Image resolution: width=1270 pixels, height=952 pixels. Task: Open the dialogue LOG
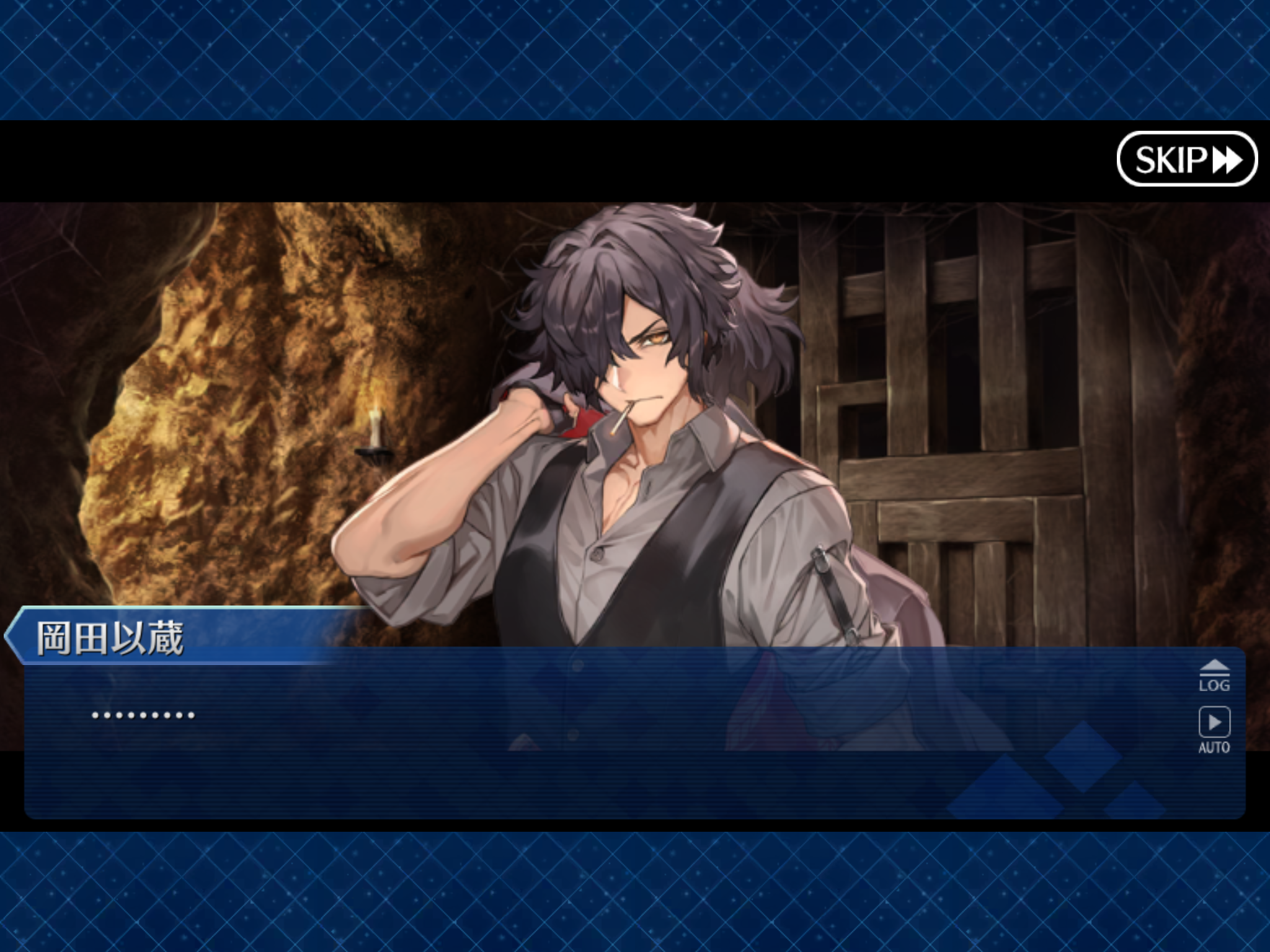tap(1214, 676)
